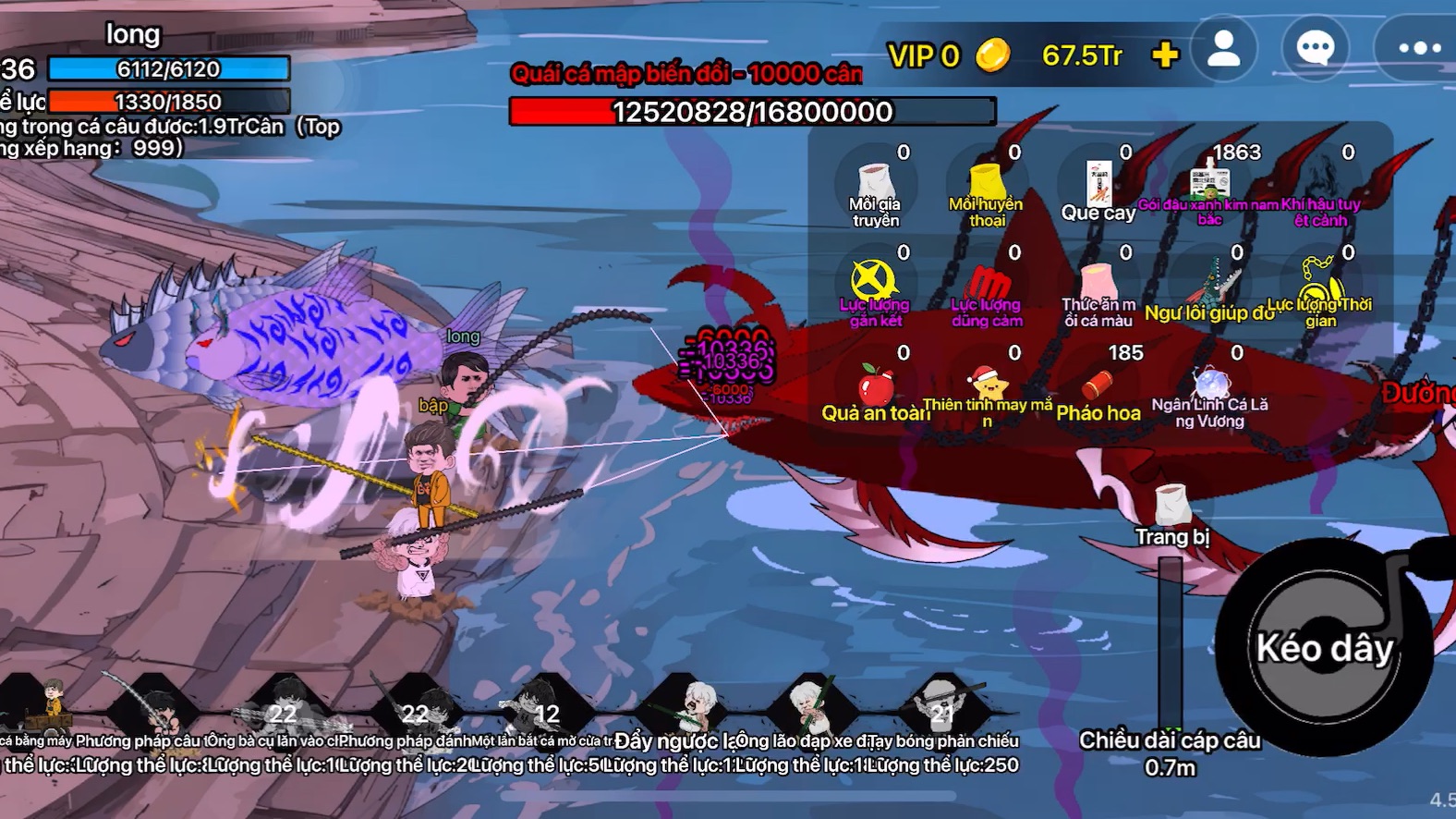Screen dimensions: 1456x819
Task: Tap the Kéo dây reel button
Action: click(x=1324, y=647)
